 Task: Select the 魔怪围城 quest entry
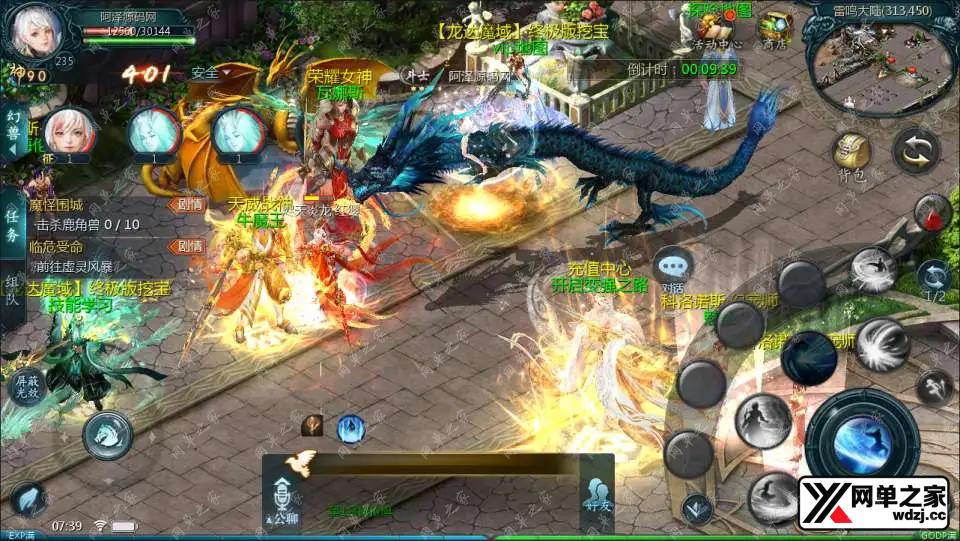click(x=58, y=204)
